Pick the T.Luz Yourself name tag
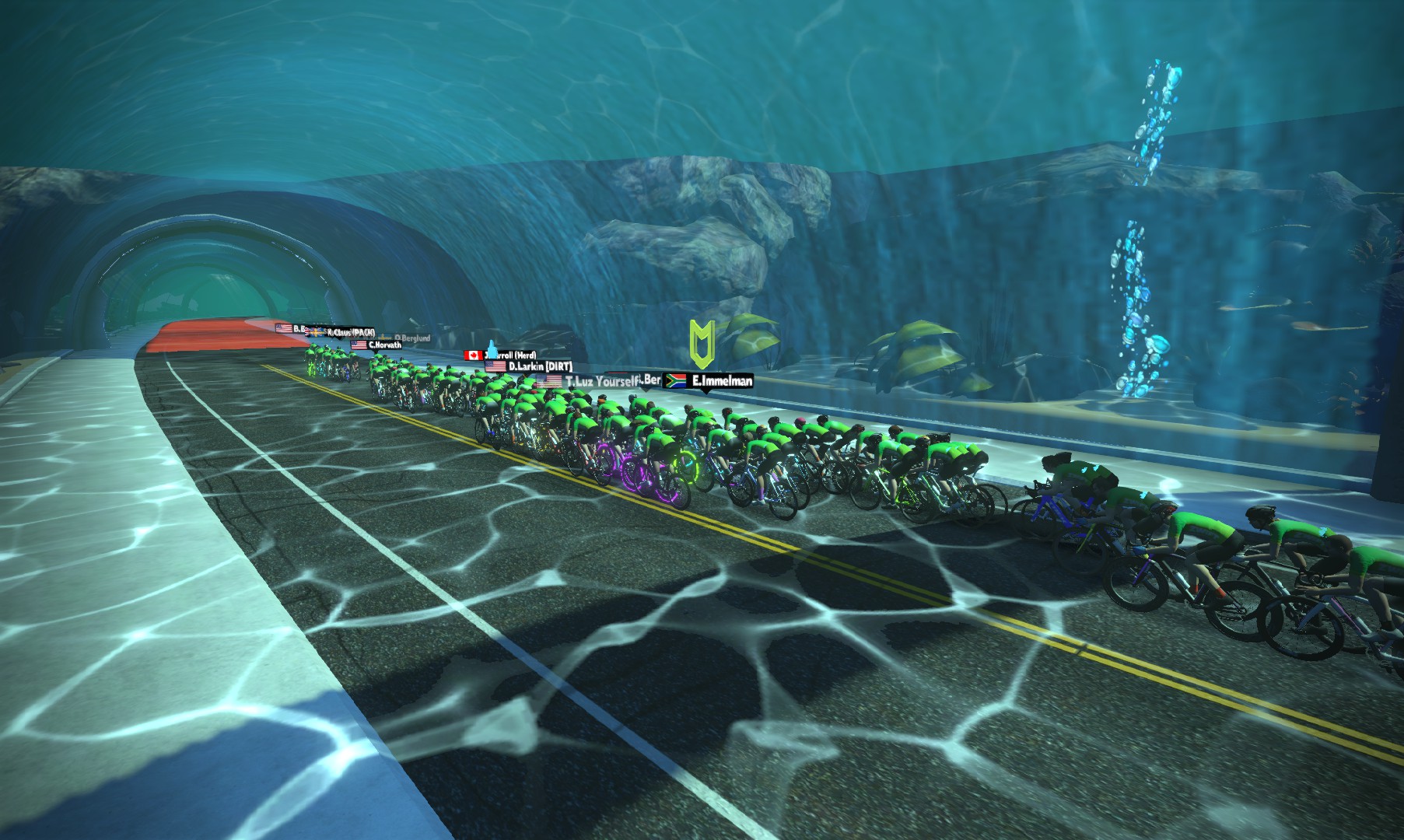 click(588, 381)
